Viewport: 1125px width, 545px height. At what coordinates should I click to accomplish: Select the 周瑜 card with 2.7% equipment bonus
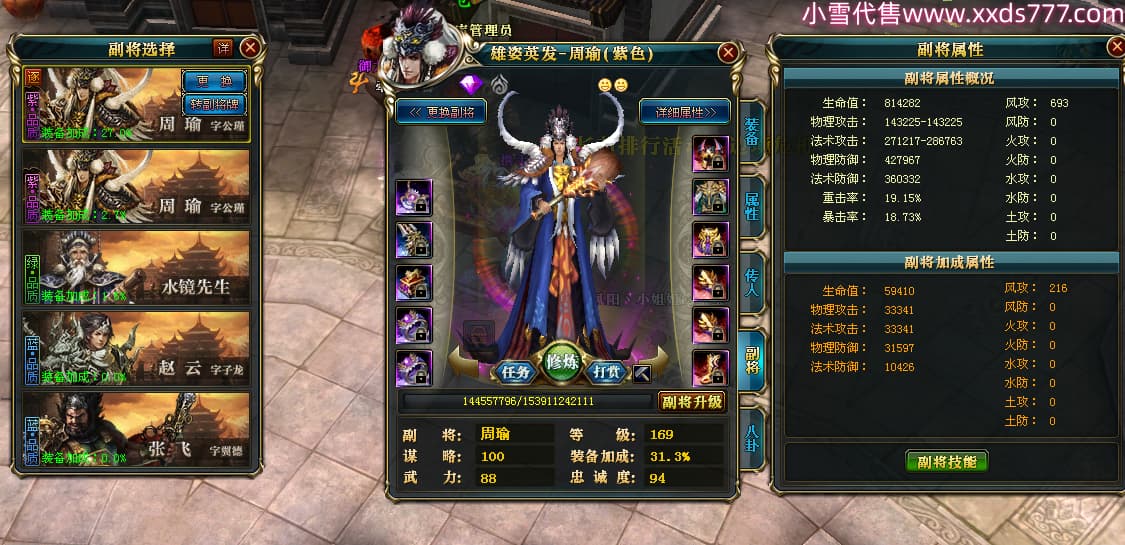click(136, 186)
